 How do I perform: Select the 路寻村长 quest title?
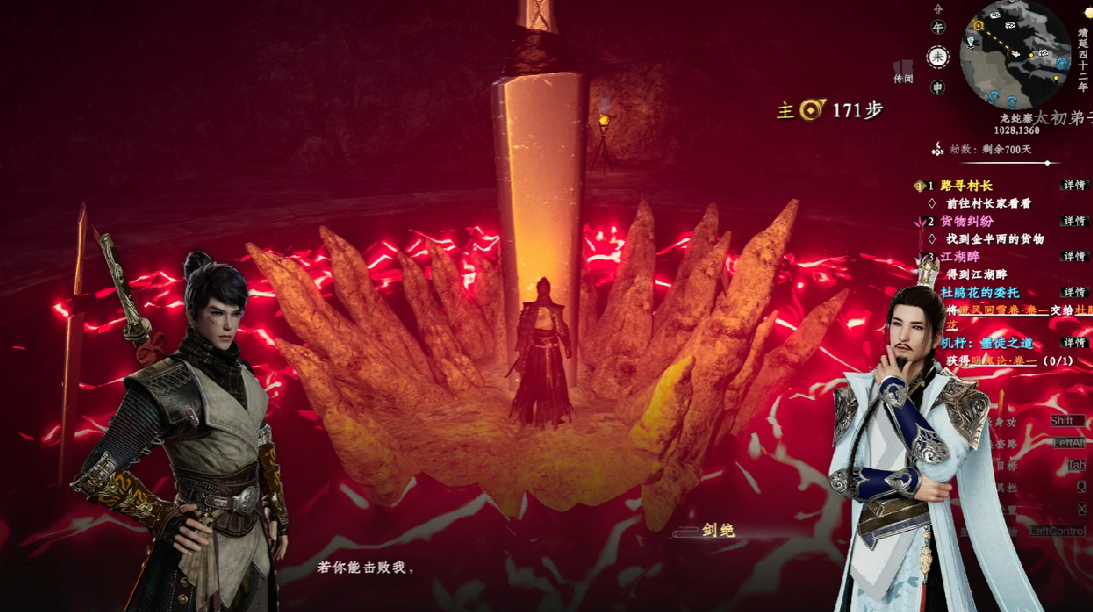(x=966, y=186)
